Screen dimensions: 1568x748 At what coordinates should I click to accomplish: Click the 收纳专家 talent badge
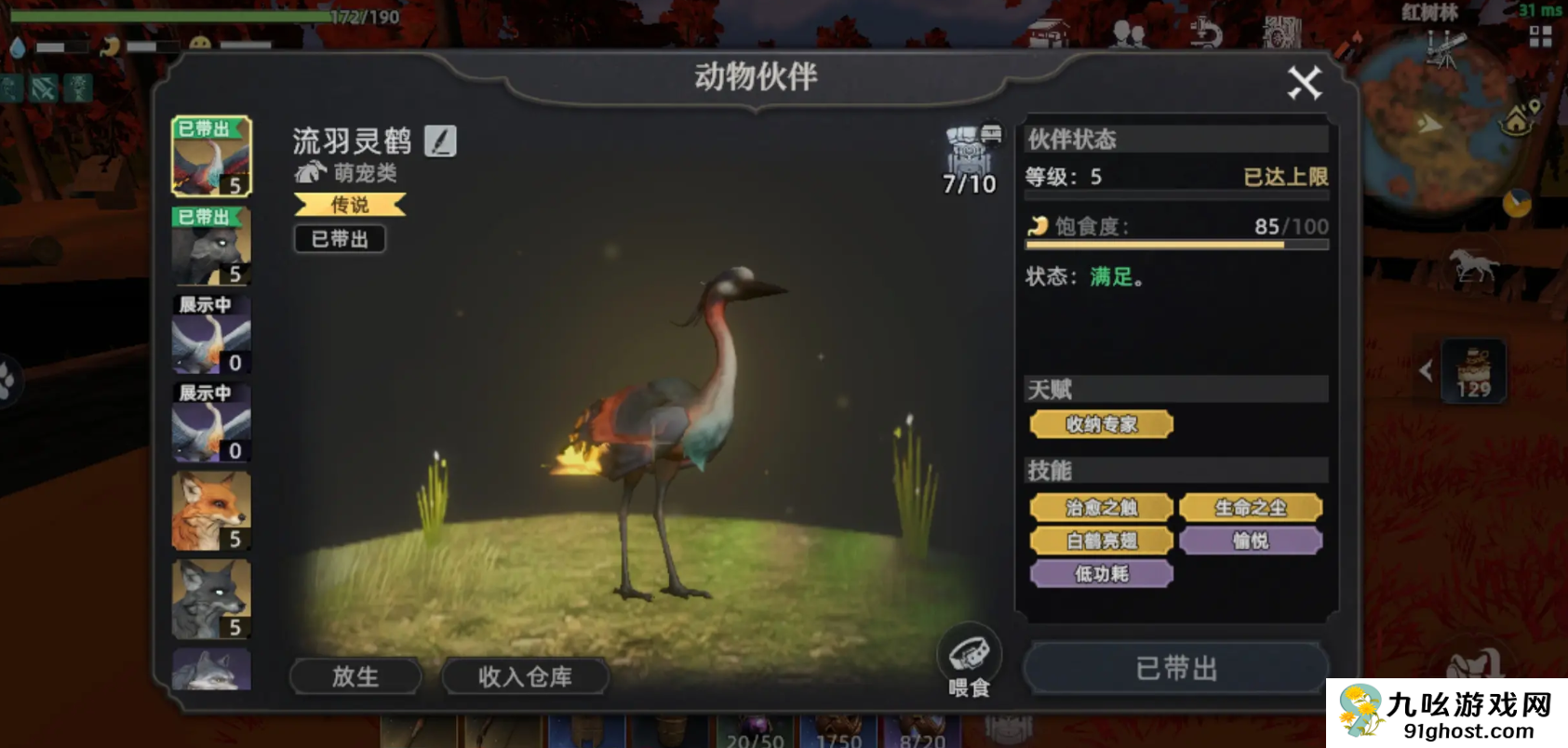coord(1101,424)
